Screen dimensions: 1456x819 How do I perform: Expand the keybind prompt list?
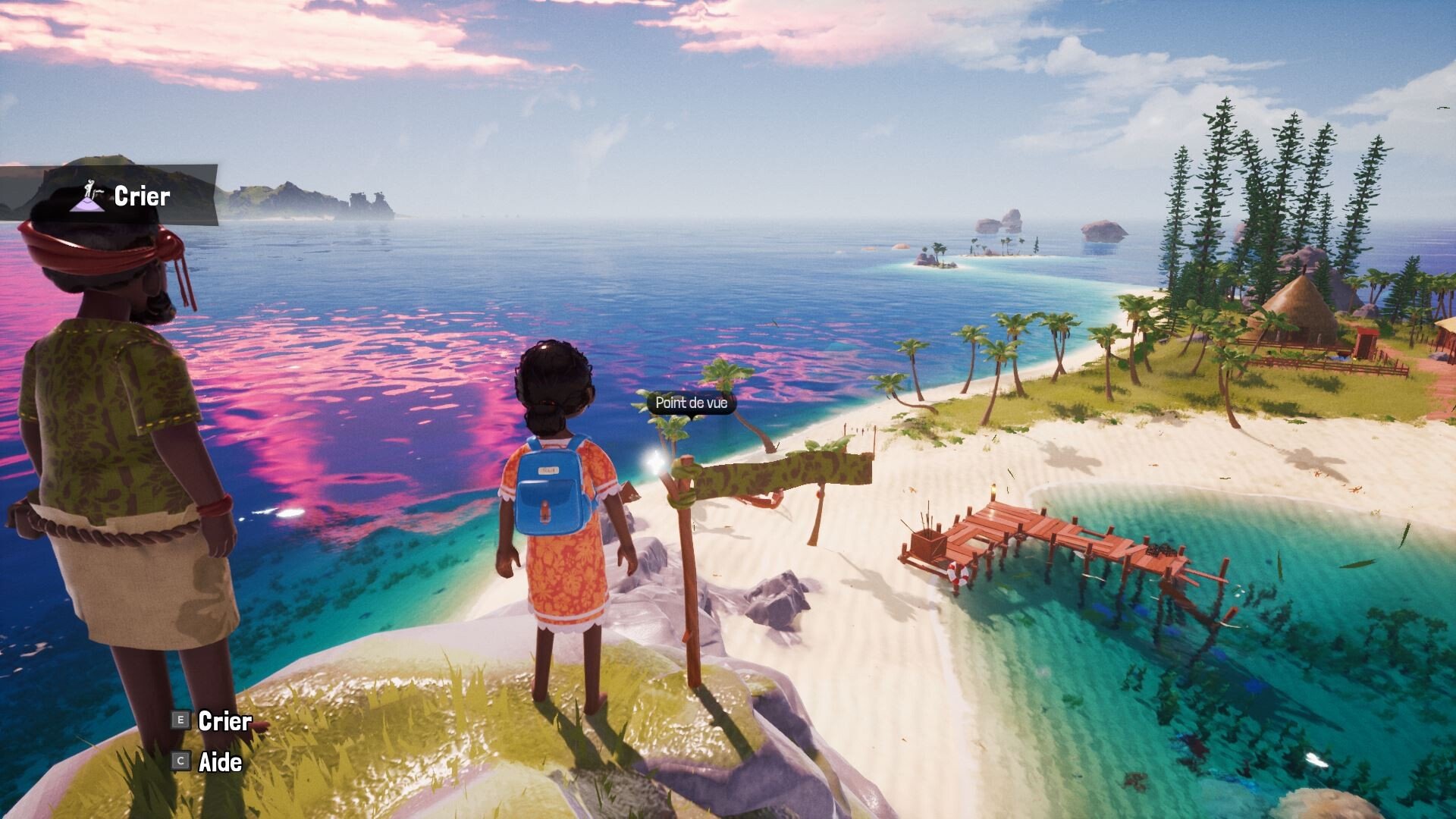tap(205, 741)
